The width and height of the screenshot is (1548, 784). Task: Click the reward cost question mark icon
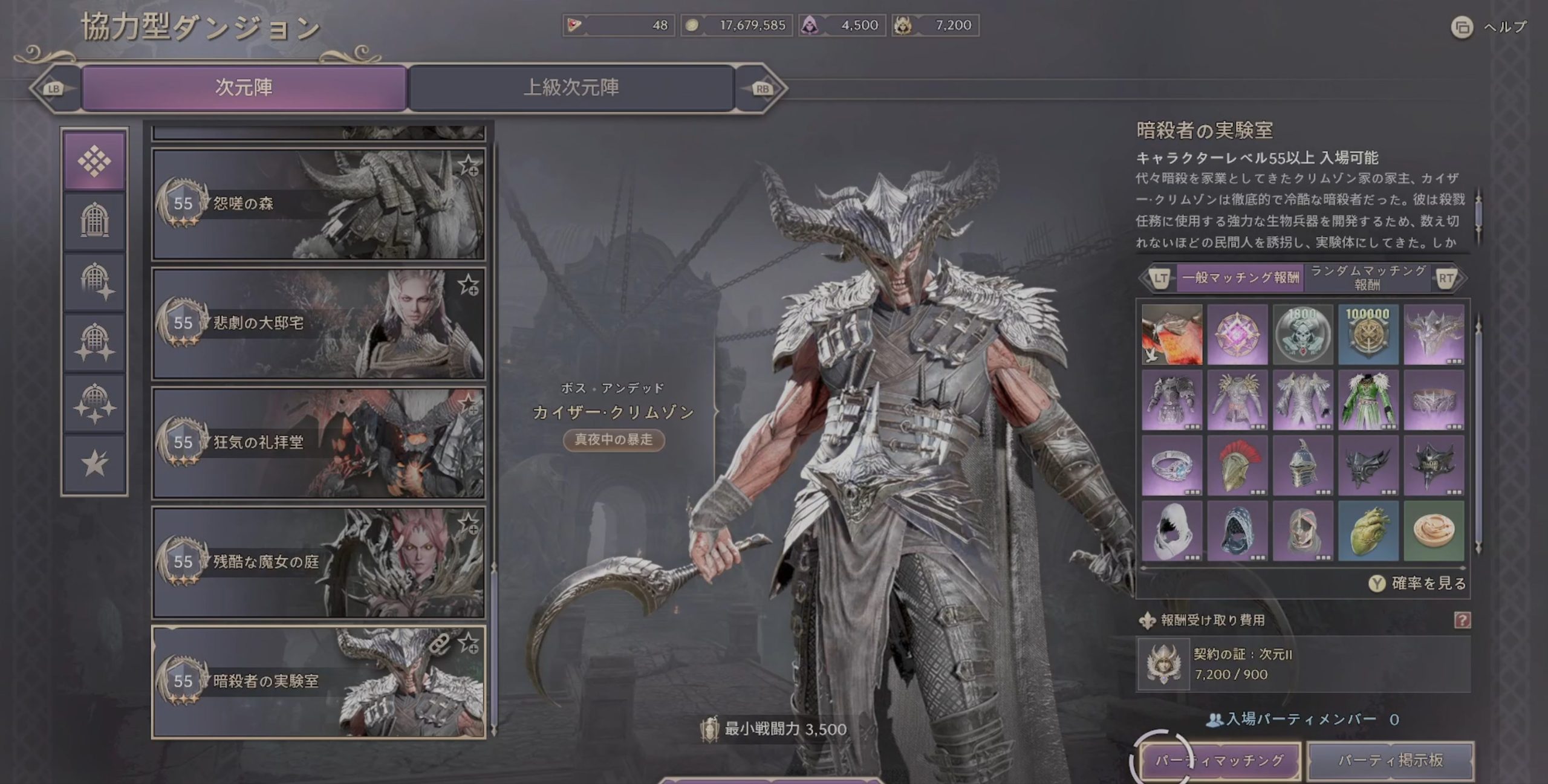1462,620
